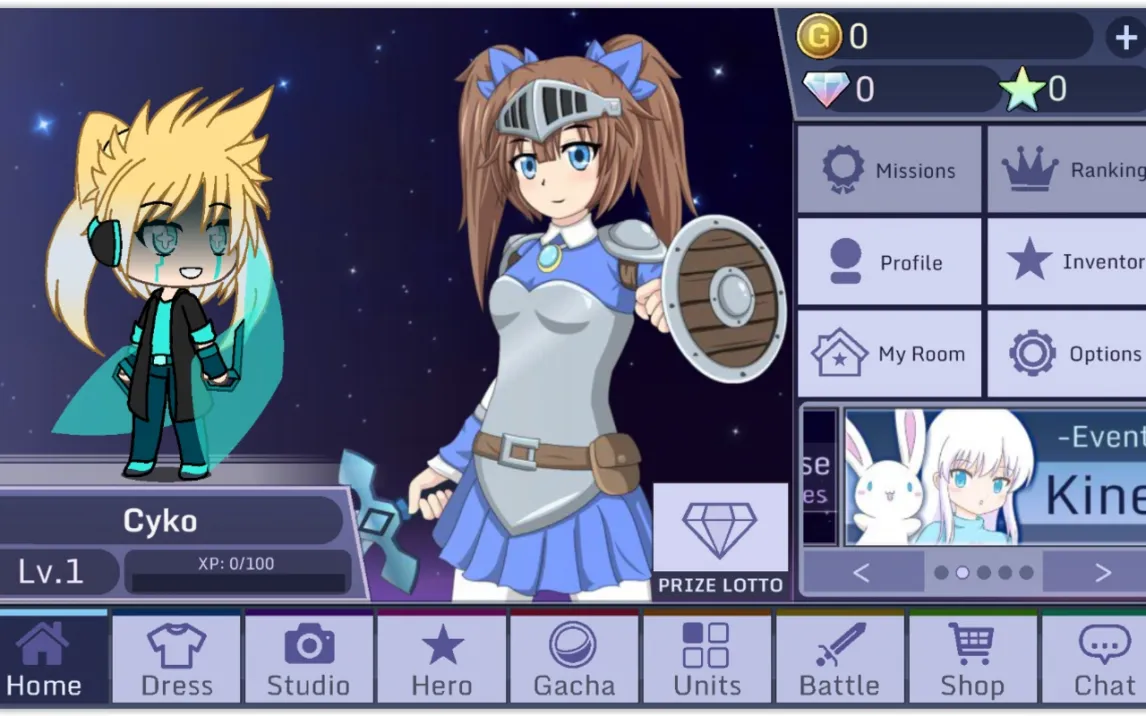Go to the Gacha tab

(x=574, y=660)
